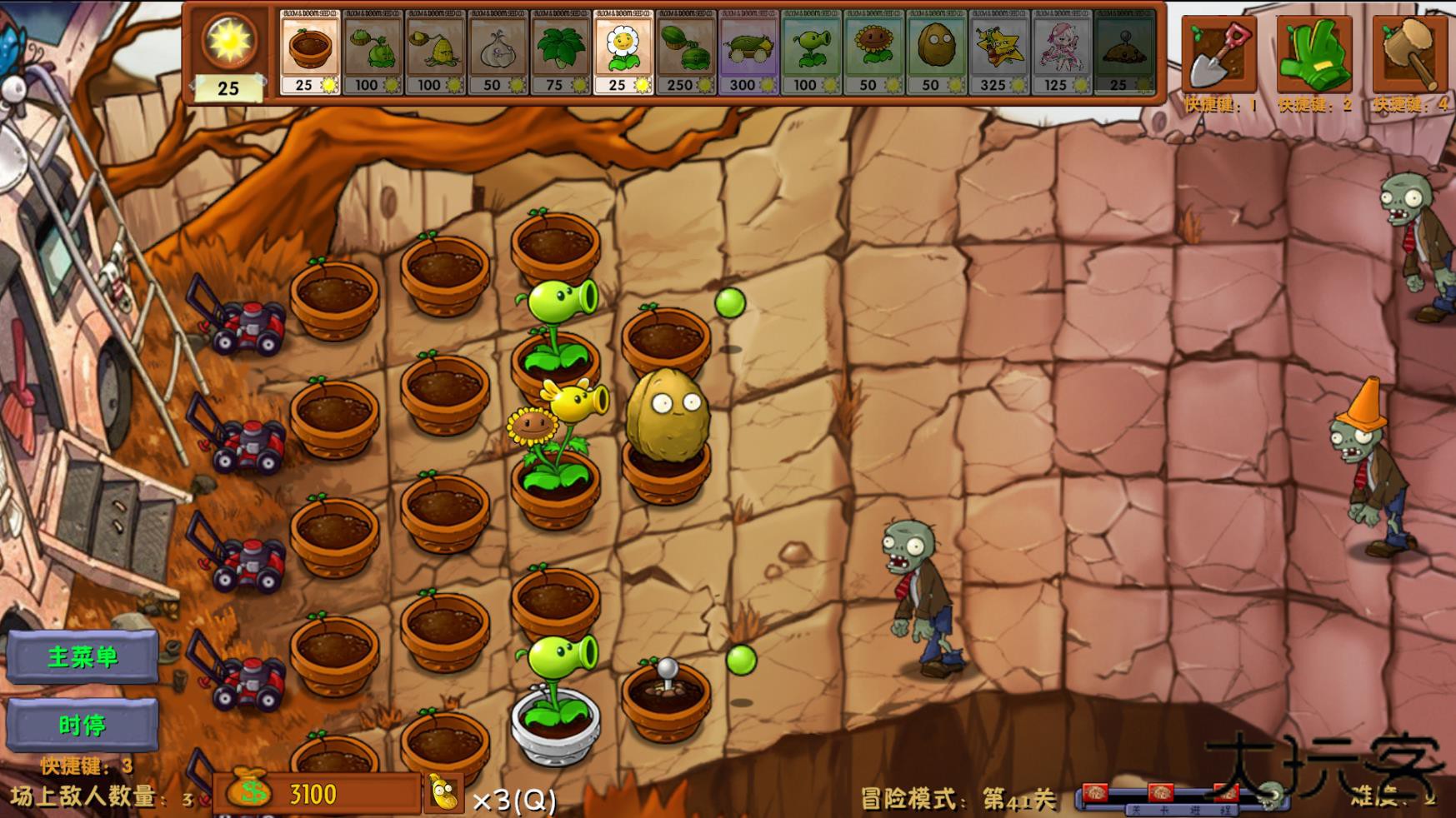The width and height of the screenshot is (1456, 818).
Task: Choose the Wall-nut seed packet
Action: (935, 50)
